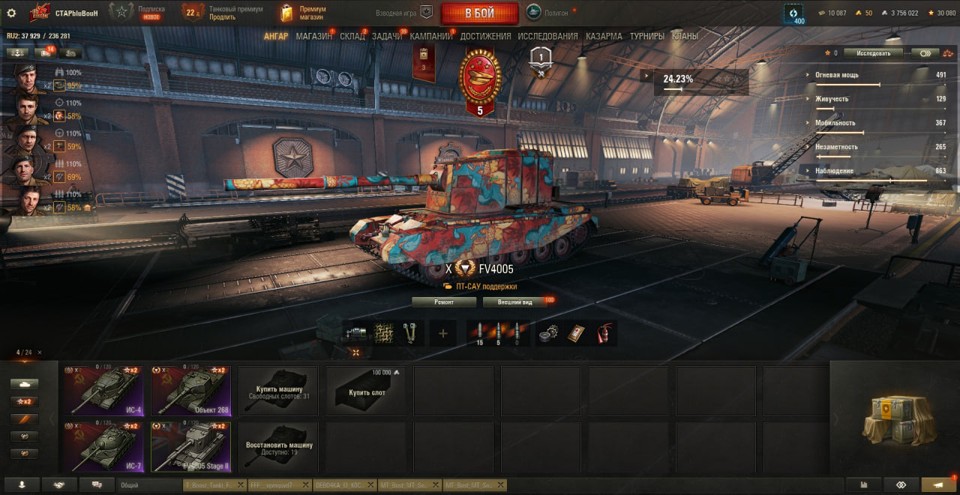Image resolution: width=960 pixels, height=495 pixels.
Task: Select the ИС-4 tank in the carousel
Action: pyautogui.click(x=103, y=389)
